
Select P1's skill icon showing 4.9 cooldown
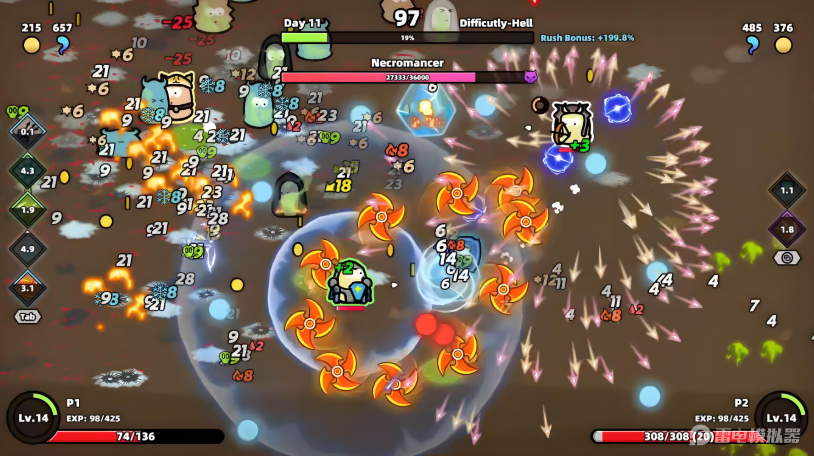coord(27,248)
